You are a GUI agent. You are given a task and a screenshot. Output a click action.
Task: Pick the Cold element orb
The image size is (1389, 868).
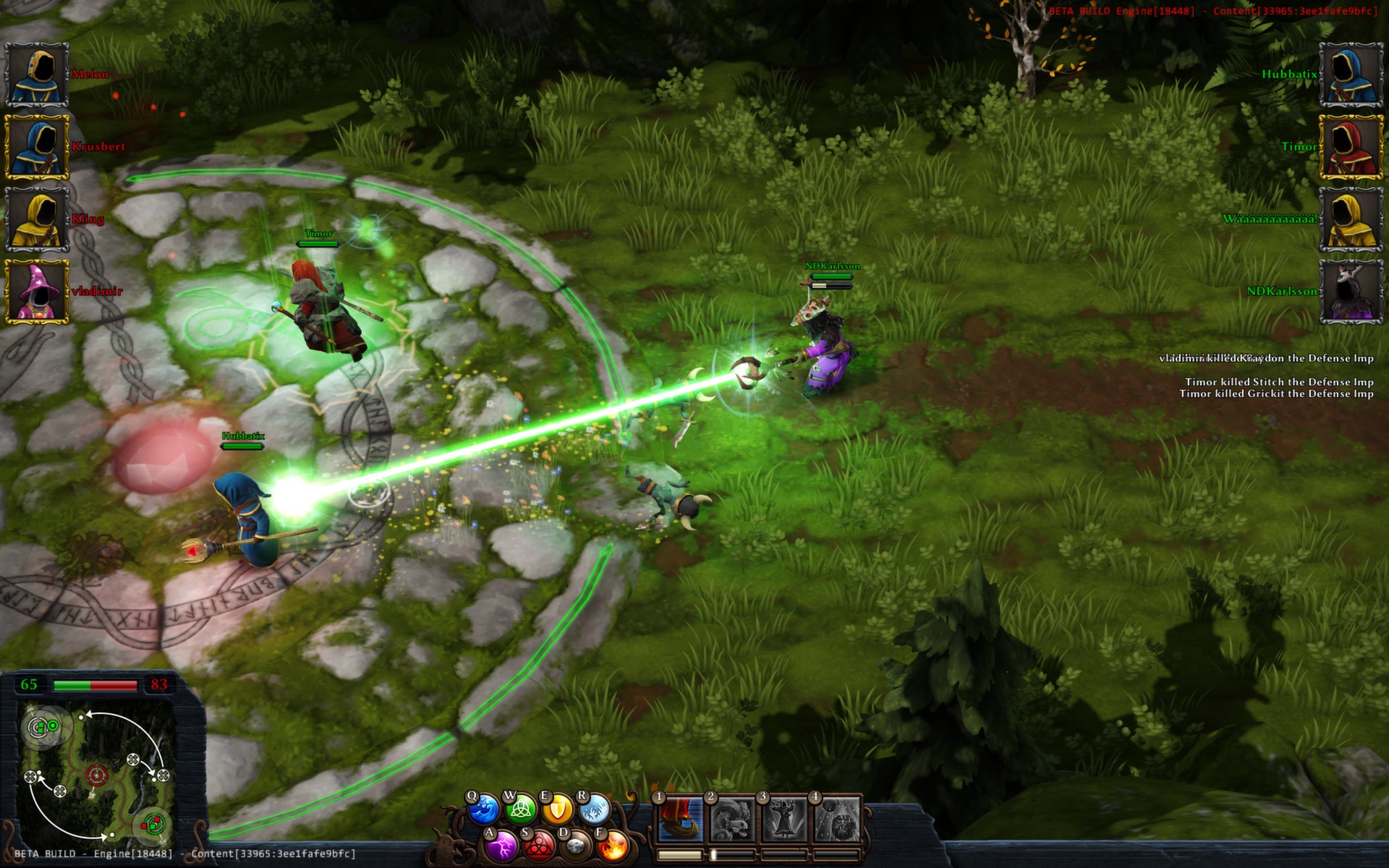593,809
